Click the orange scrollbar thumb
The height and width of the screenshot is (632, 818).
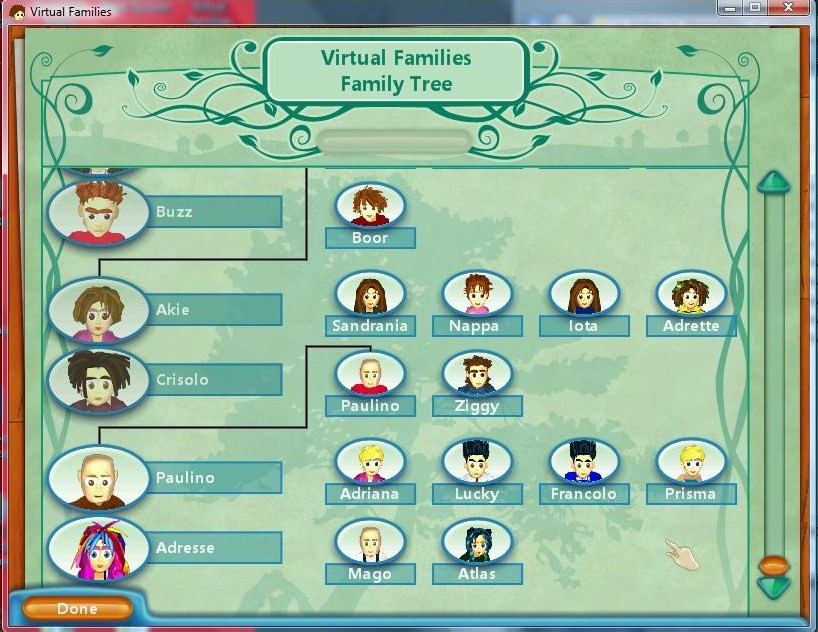tap(773, 566)
